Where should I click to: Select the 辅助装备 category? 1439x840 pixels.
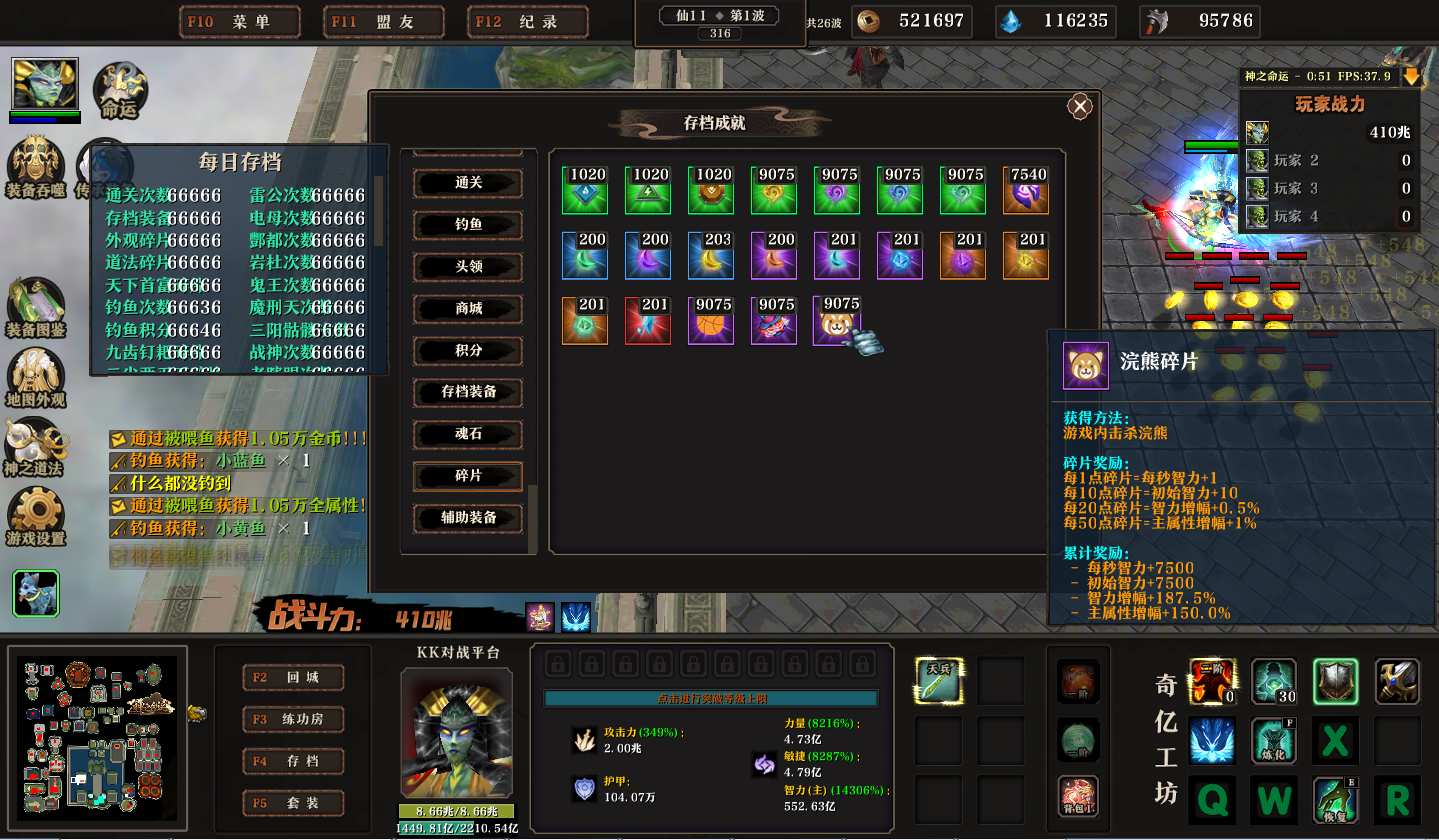coord(468,518)
